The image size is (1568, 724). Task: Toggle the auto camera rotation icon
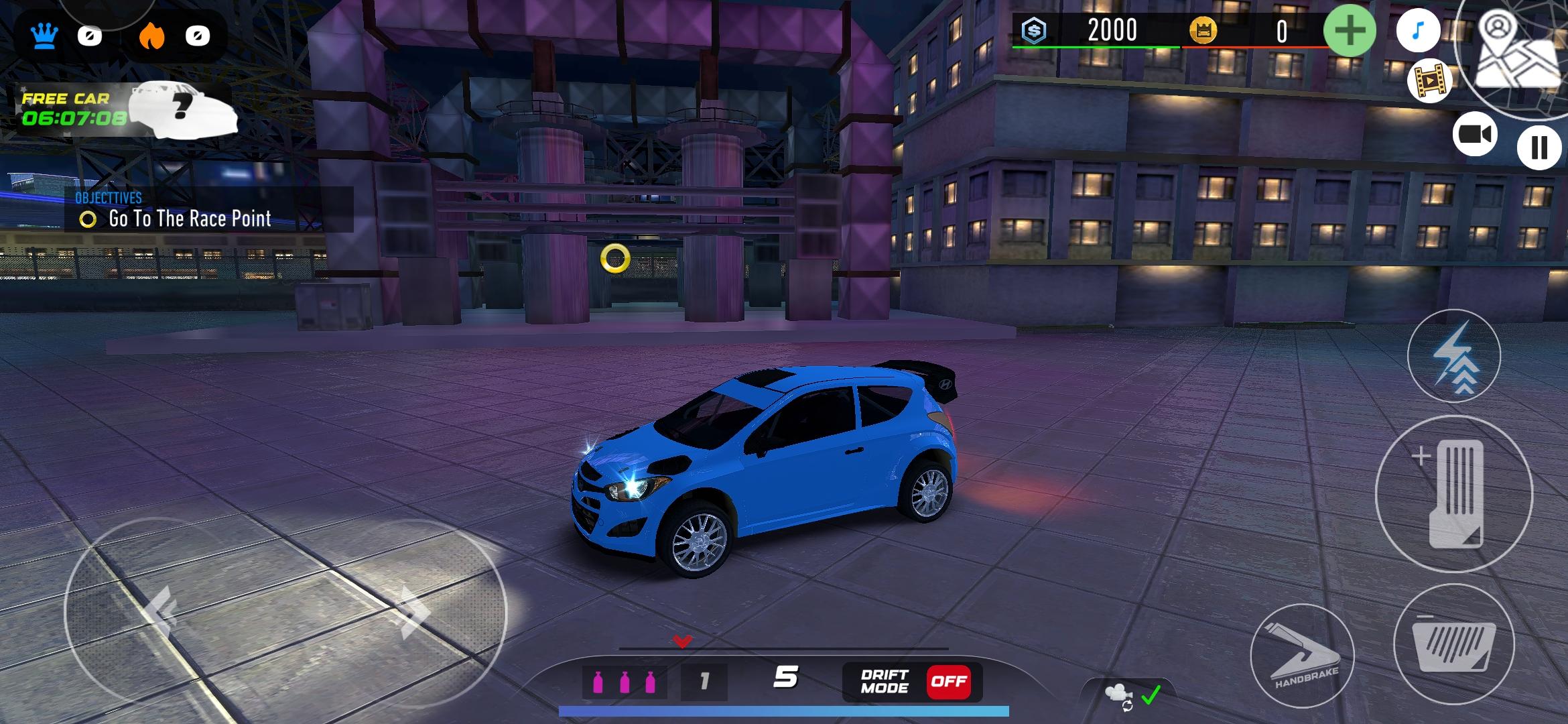pos(1130,696)
